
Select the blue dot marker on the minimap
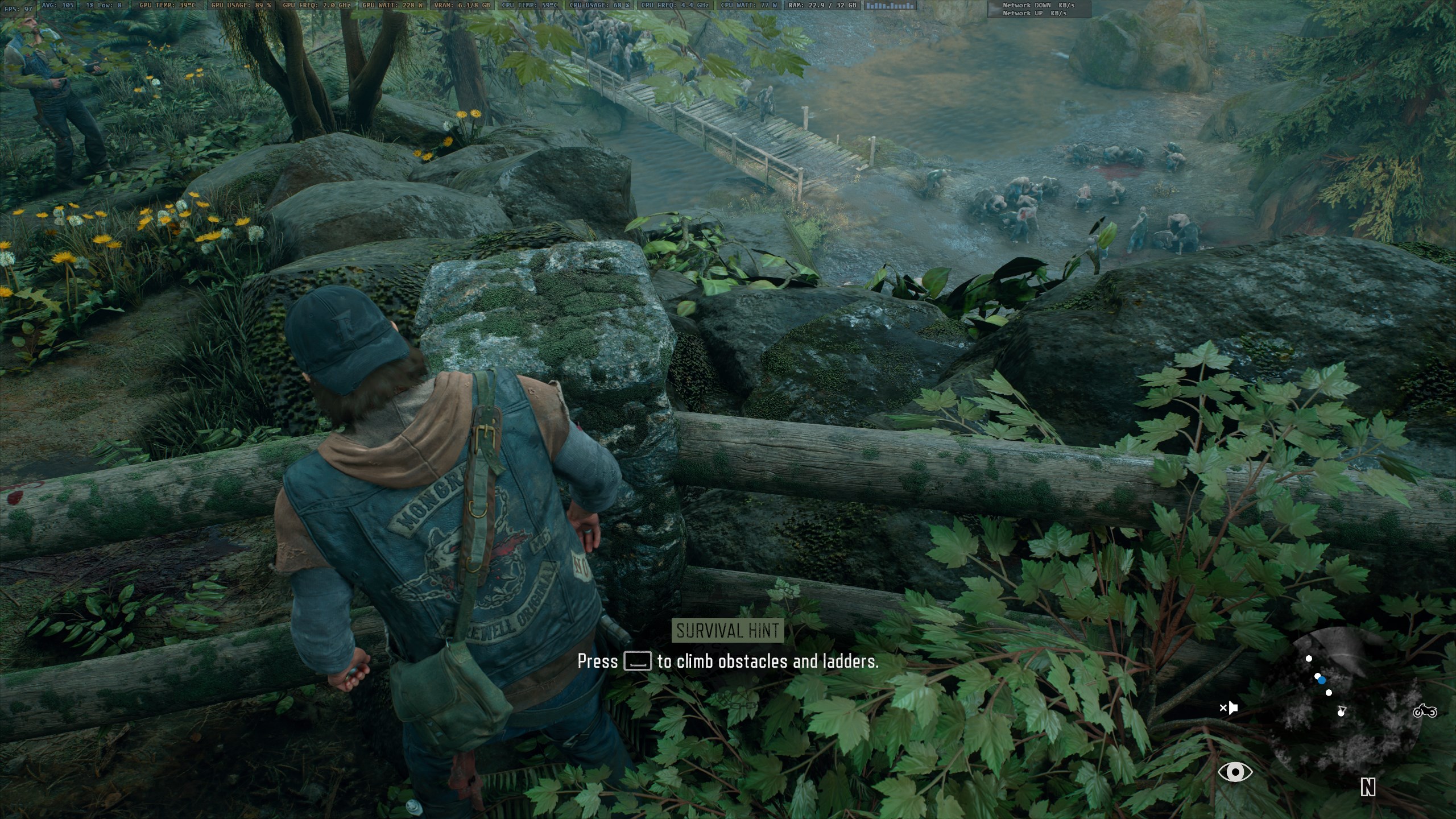tap(1322, 680)
